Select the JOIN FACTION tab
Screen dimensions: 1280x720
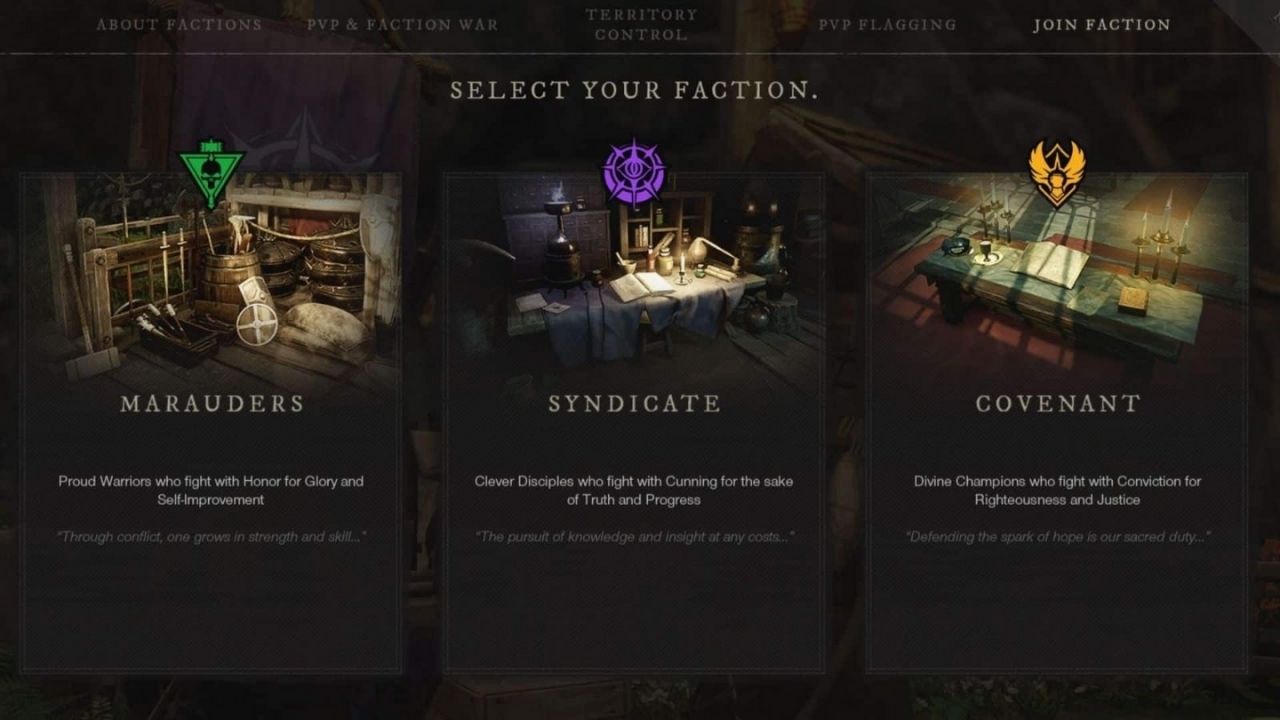(1101, 24)
